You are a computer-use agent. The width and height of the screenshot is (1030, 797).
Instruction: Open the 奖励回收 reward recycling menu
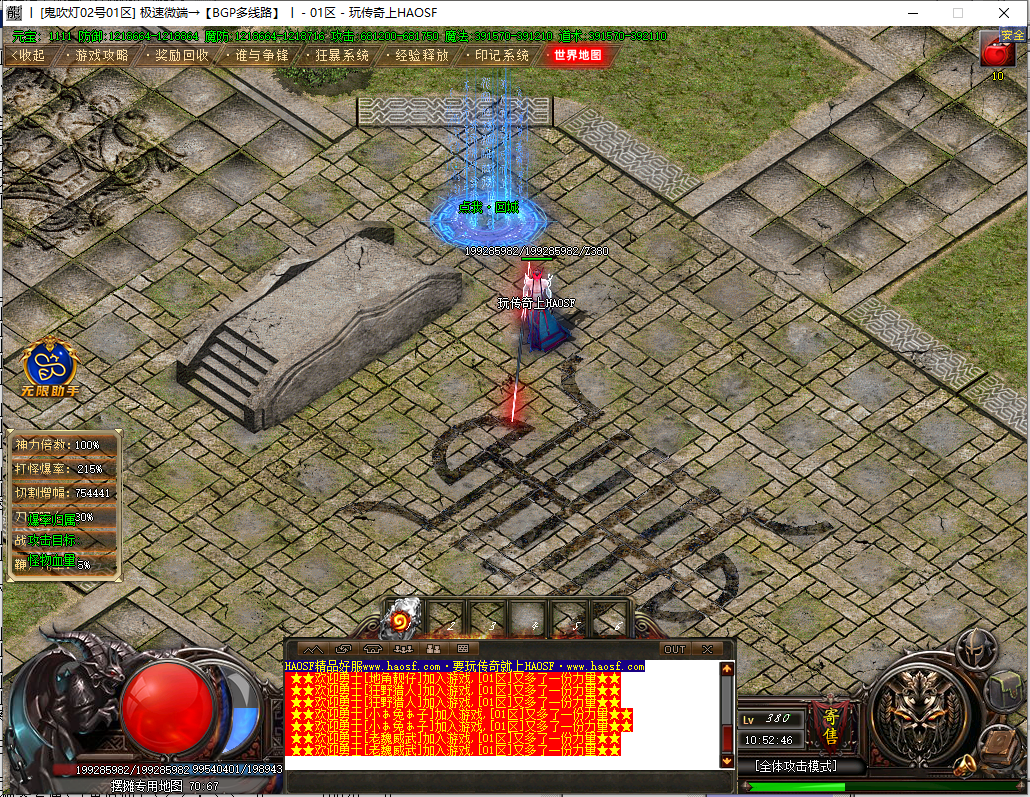(181, 56)
